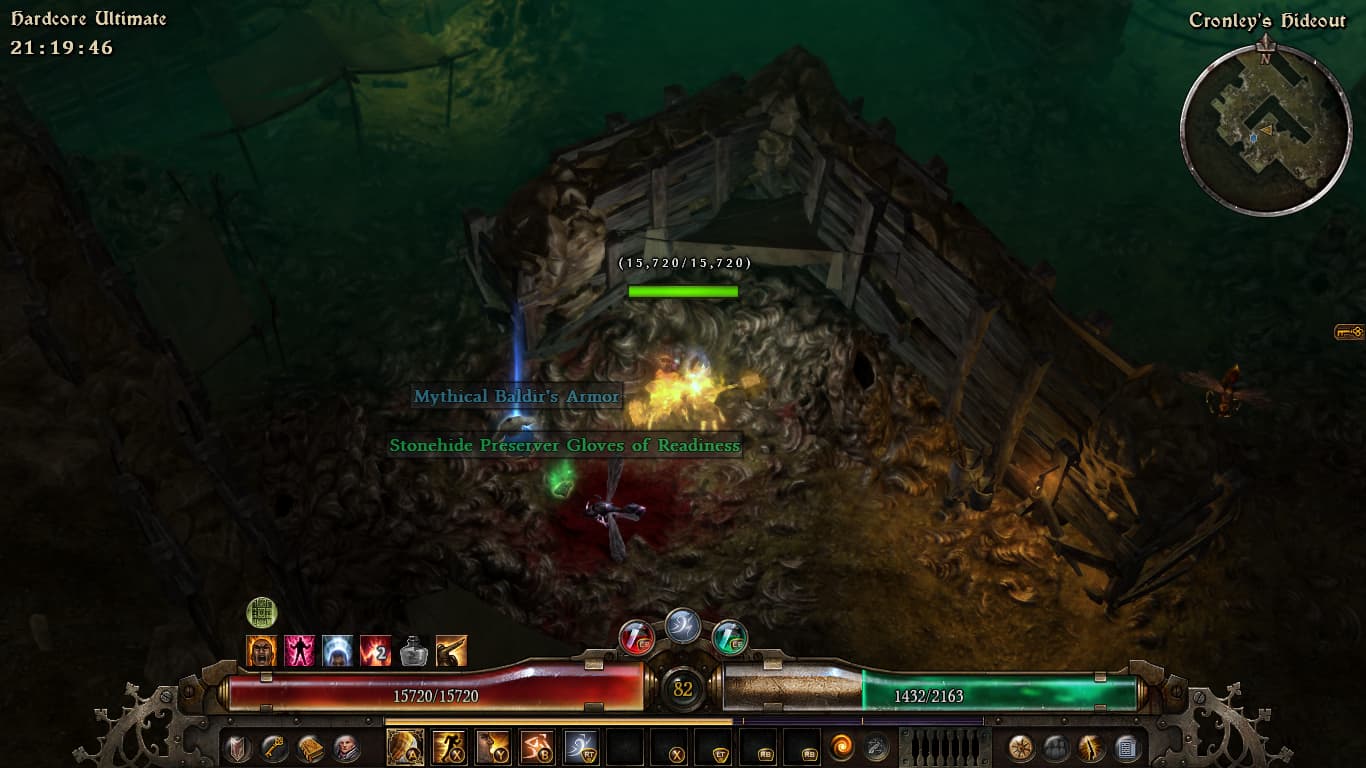
Task: Use the green energy potion button
Action: click(x=730, y=637)
